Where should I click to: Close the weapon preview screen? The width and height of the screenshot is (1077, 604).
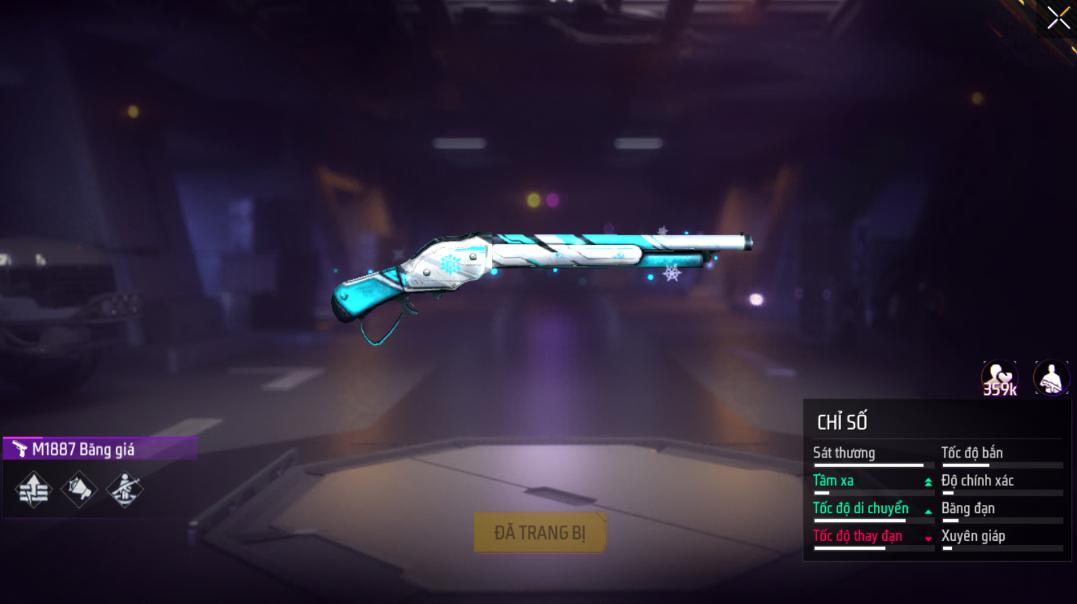1057,18
